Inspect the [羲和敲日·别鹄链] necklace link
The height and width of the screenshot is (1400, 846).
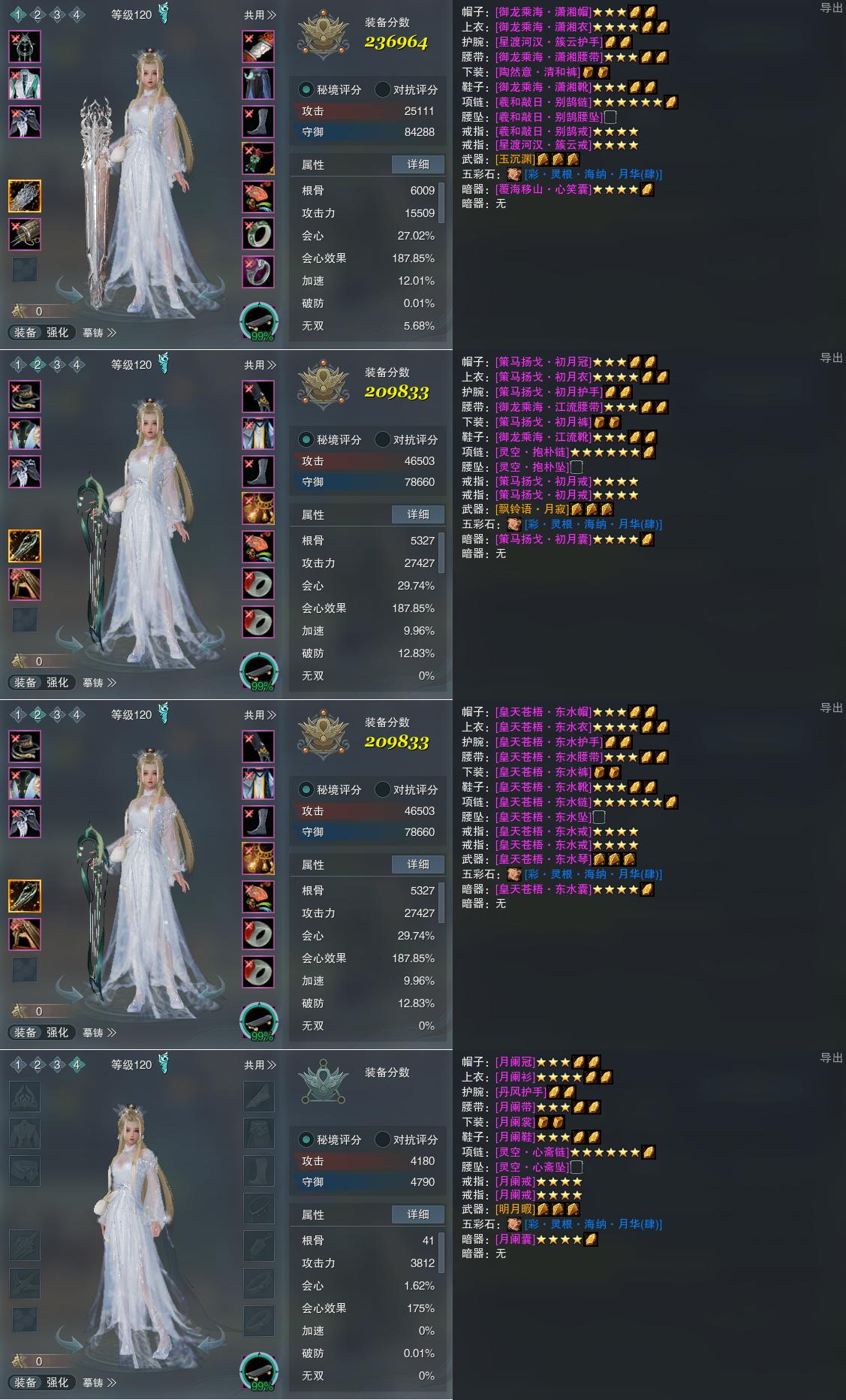tap(543, 102)
